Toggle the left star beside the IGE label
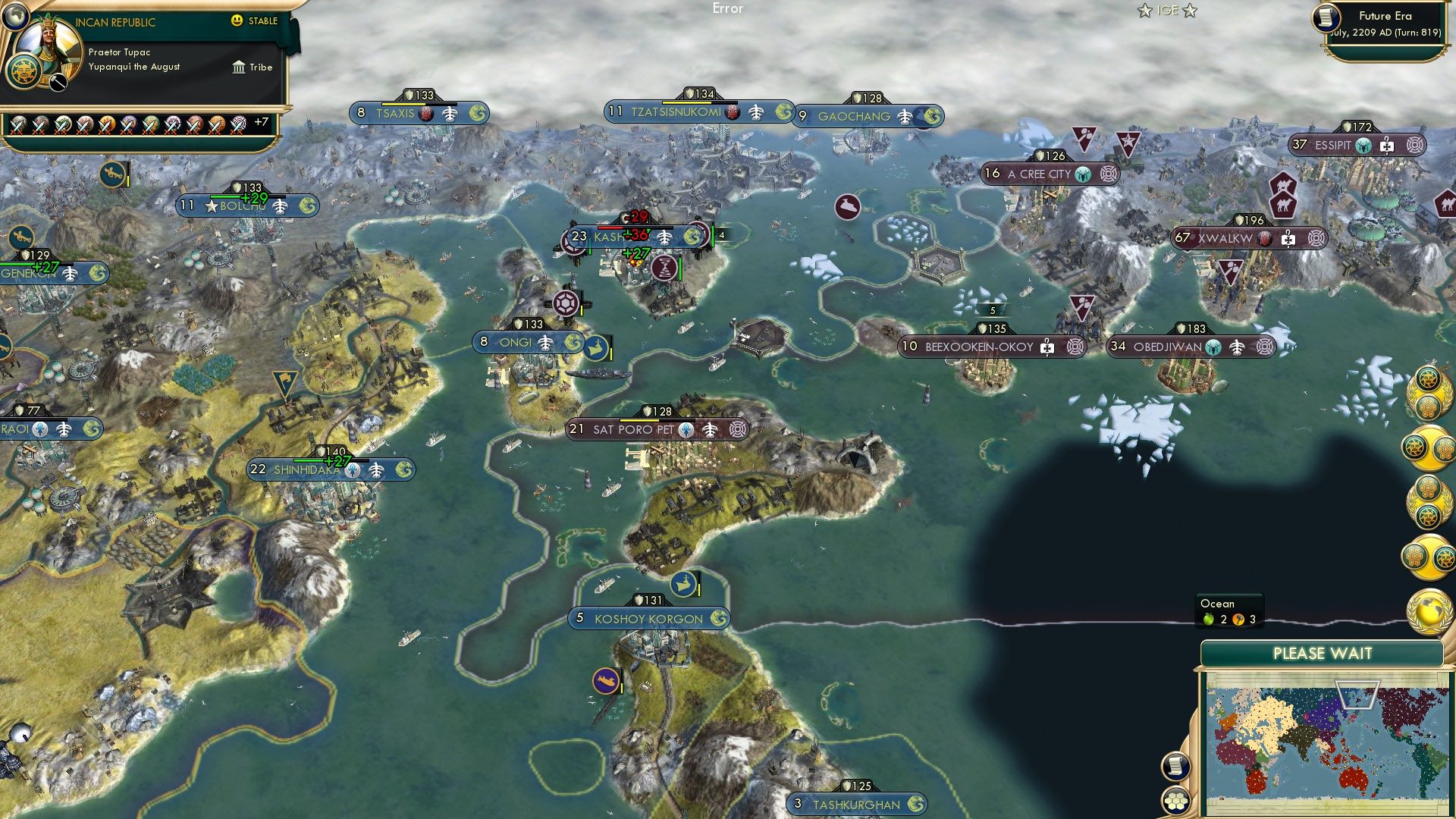The width and height of the screenshot is (1456, 819). (x=1144, y=11)
